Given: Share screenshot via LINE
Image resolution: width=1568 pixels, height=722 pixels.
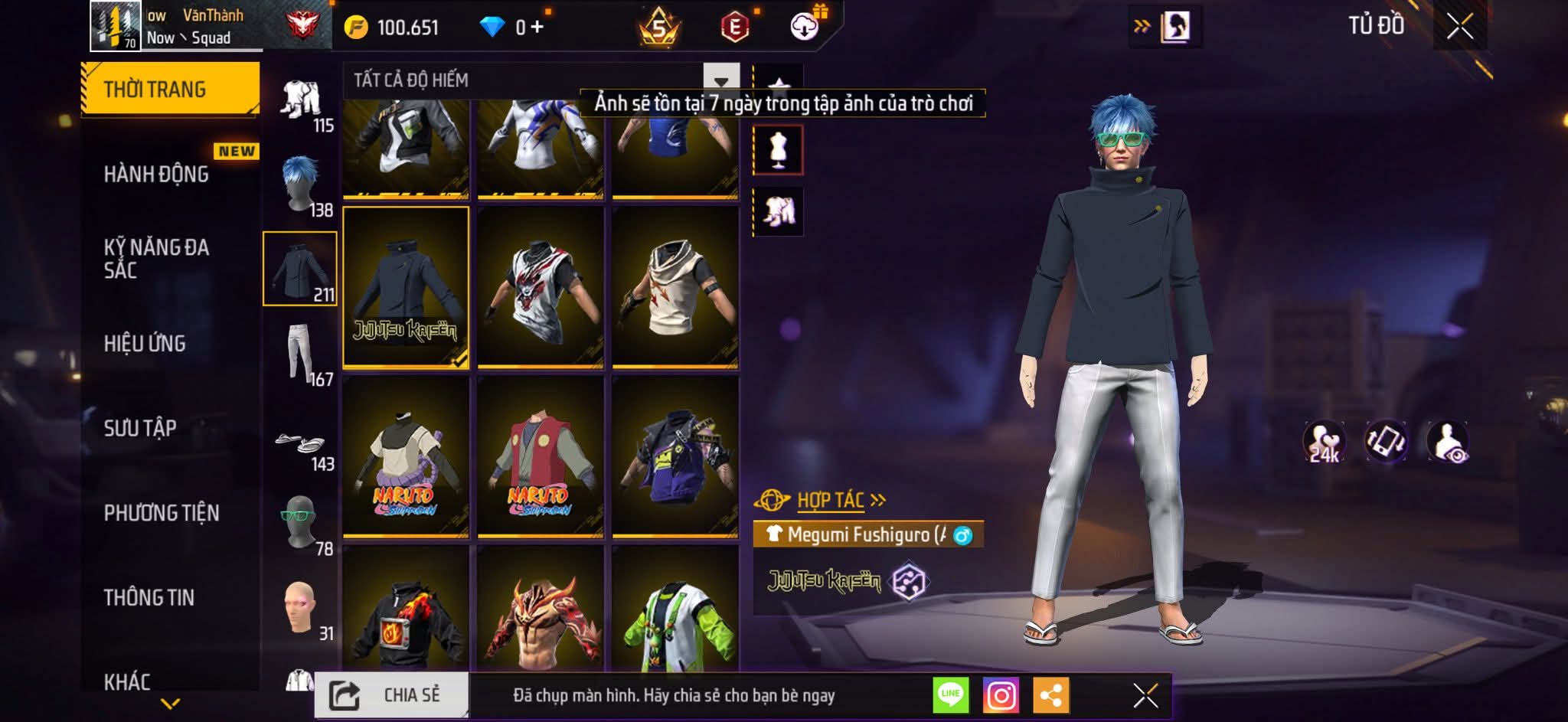Looking at the screenshot, I should click(x=951, y=695).
